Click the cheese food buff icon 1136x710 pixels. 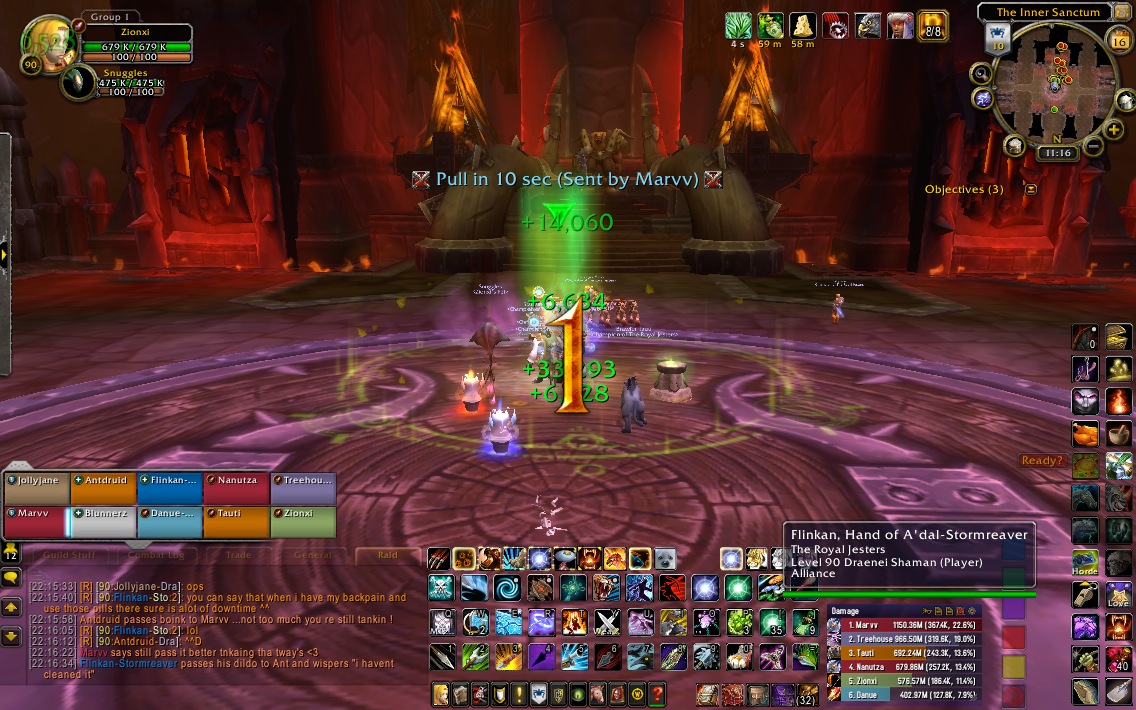coord(802,25)
